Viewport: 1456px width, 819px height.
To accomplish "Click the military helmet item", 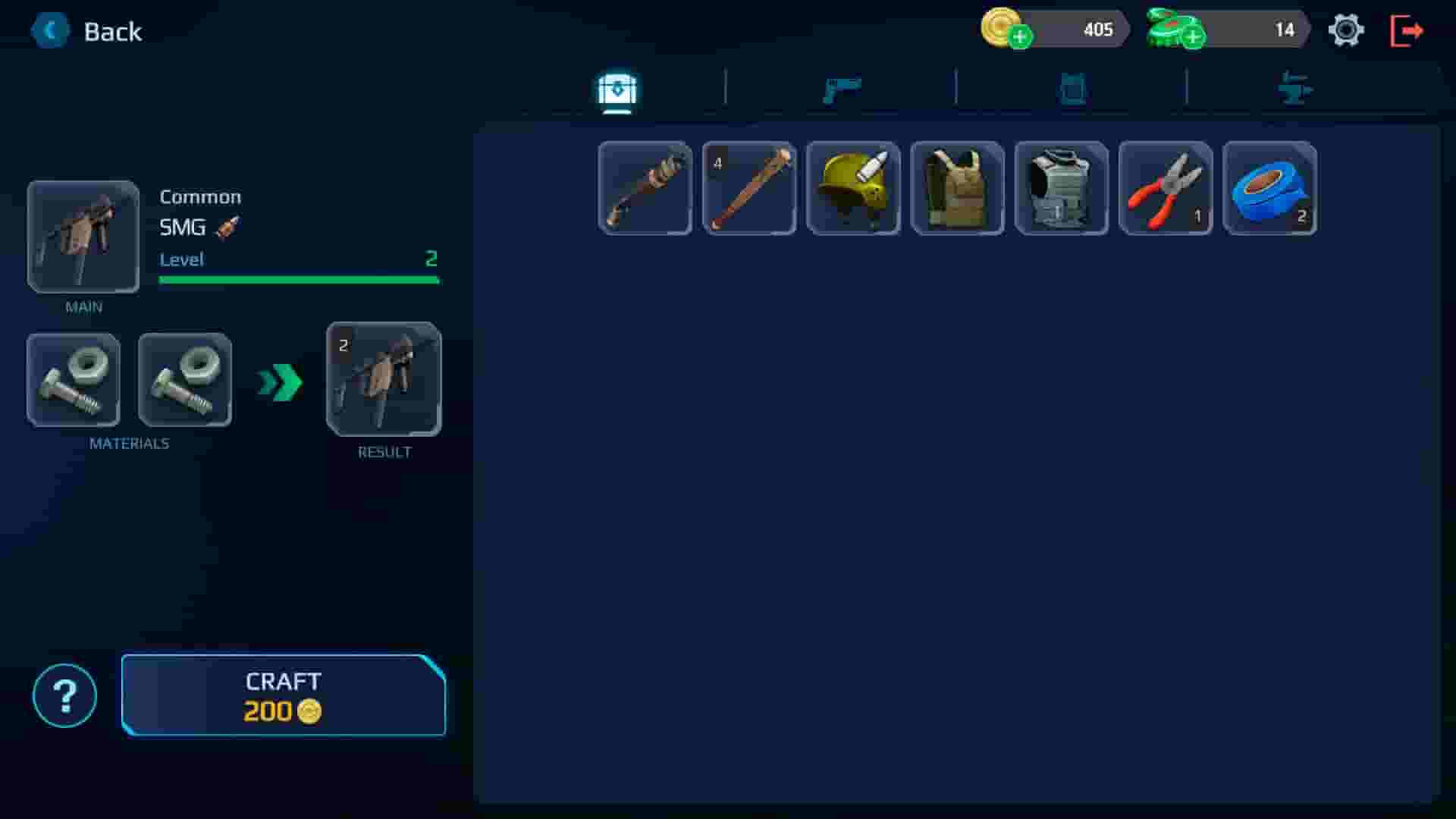I will (852, 187).
